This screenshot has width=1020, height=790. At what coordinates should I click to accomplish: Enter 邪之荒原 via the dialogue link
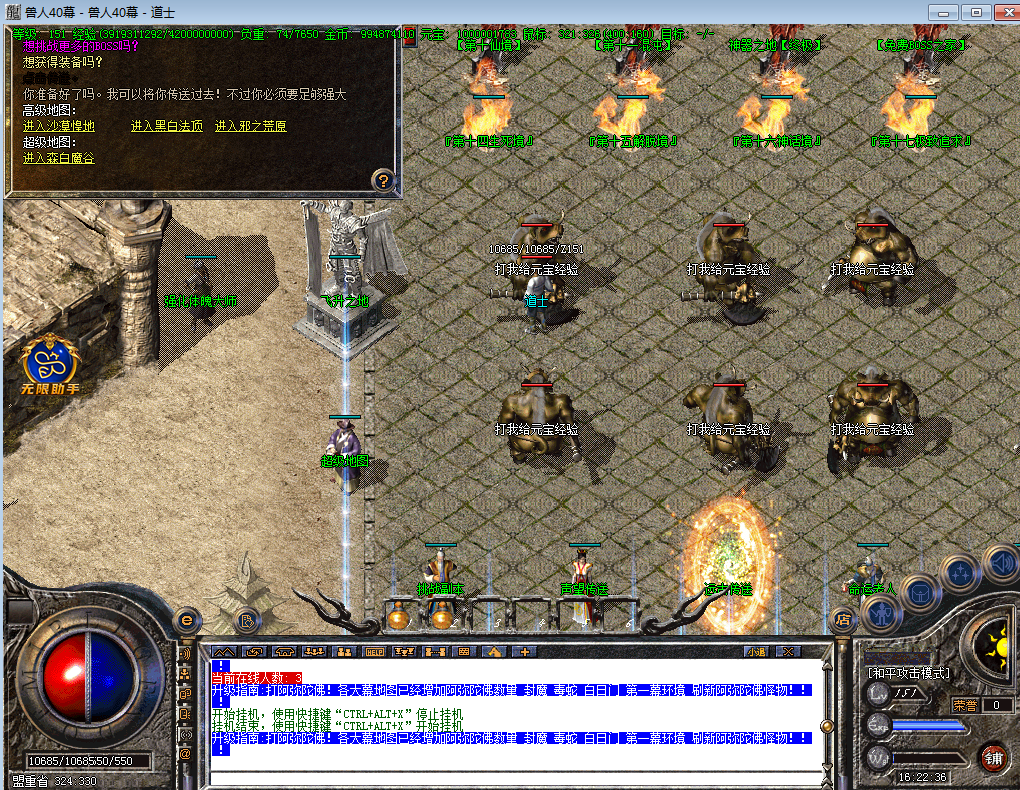coord(250,126)
